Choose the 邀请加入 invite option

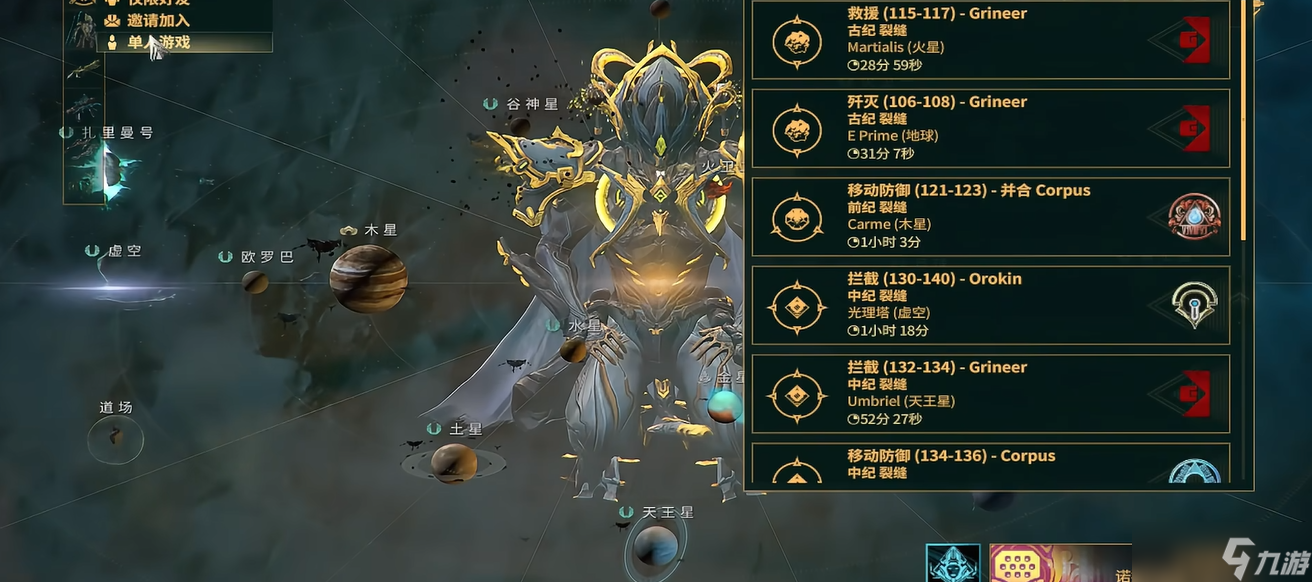pos(158,20)
